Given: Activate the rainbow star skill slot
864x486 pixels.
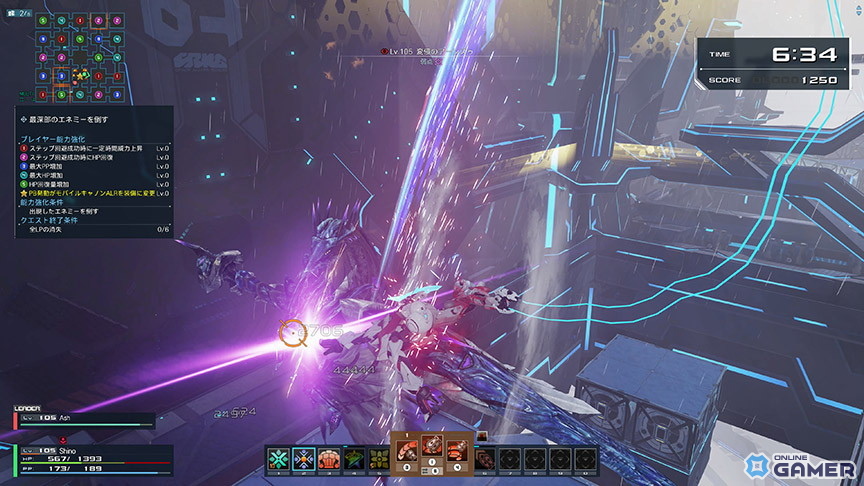Looking at the screenshot, I should [x=354, y=458].
